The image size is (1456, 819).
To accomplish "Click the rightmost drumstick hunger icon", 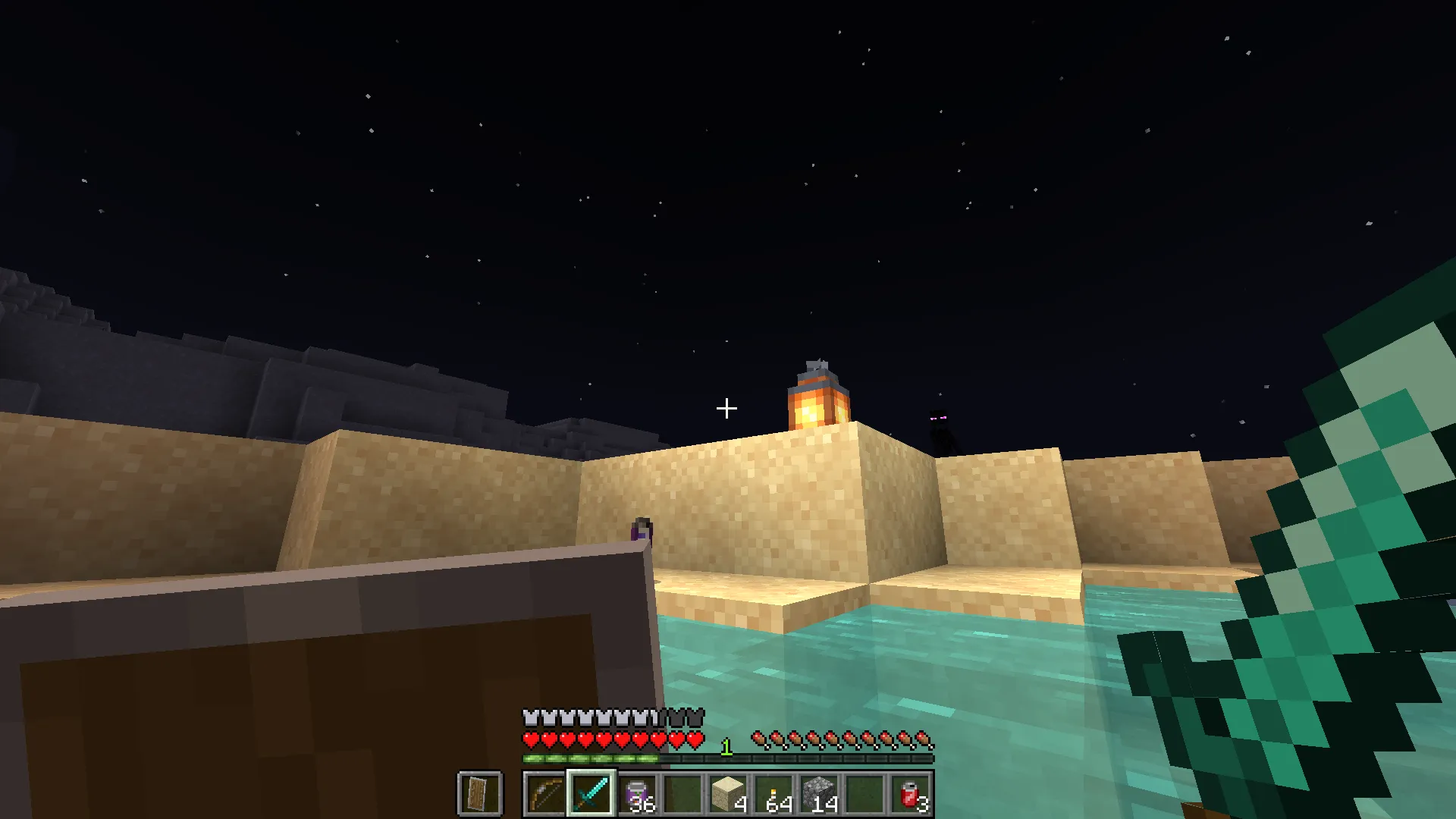I will (x=924, y=738).
